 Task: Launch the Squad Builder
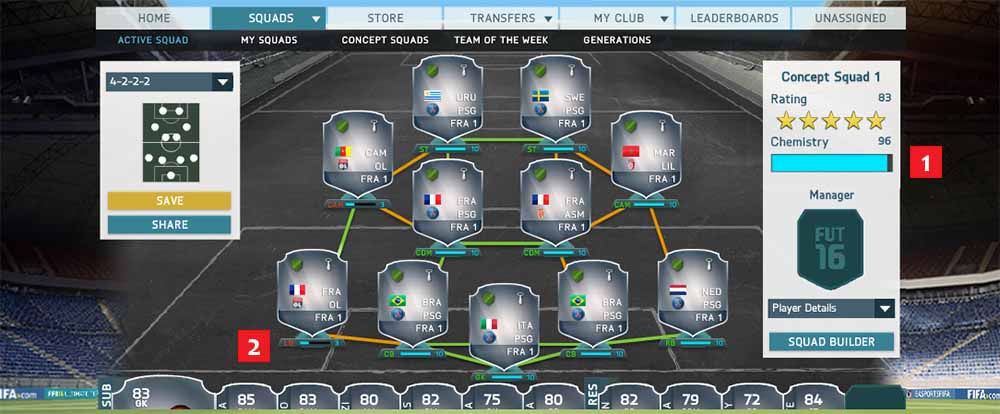[x=830, y=342]
